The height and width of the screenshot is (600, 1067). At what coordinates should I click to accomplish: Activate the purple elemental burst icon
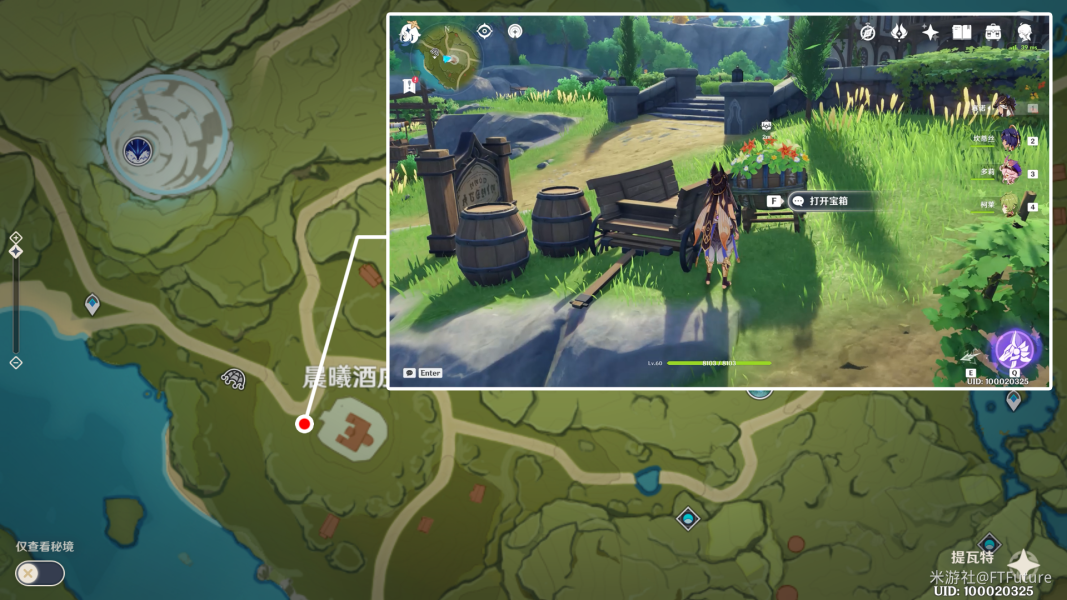[x=1015, y=350]
